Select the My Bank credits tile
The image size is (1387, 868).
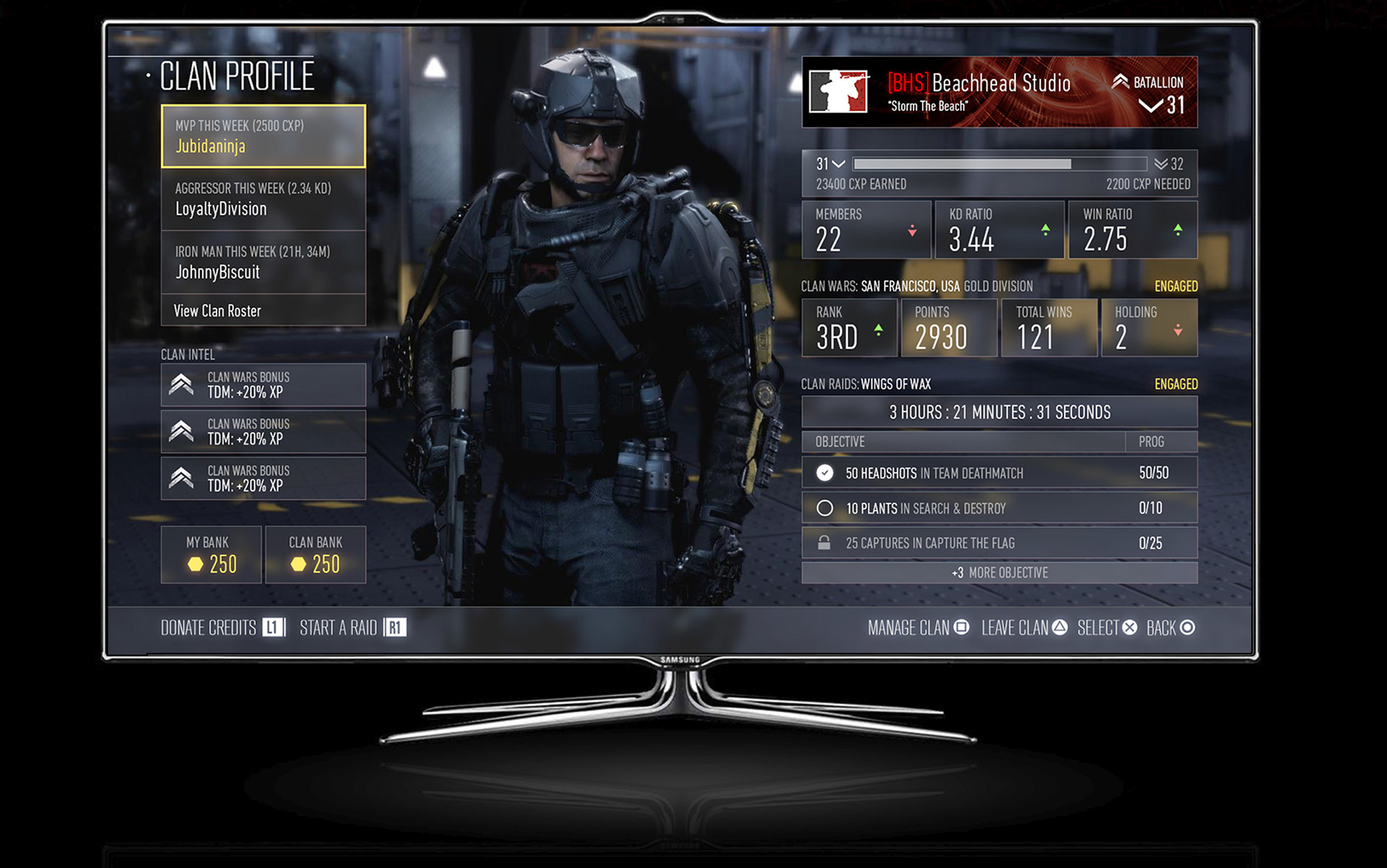click(211, 555)
